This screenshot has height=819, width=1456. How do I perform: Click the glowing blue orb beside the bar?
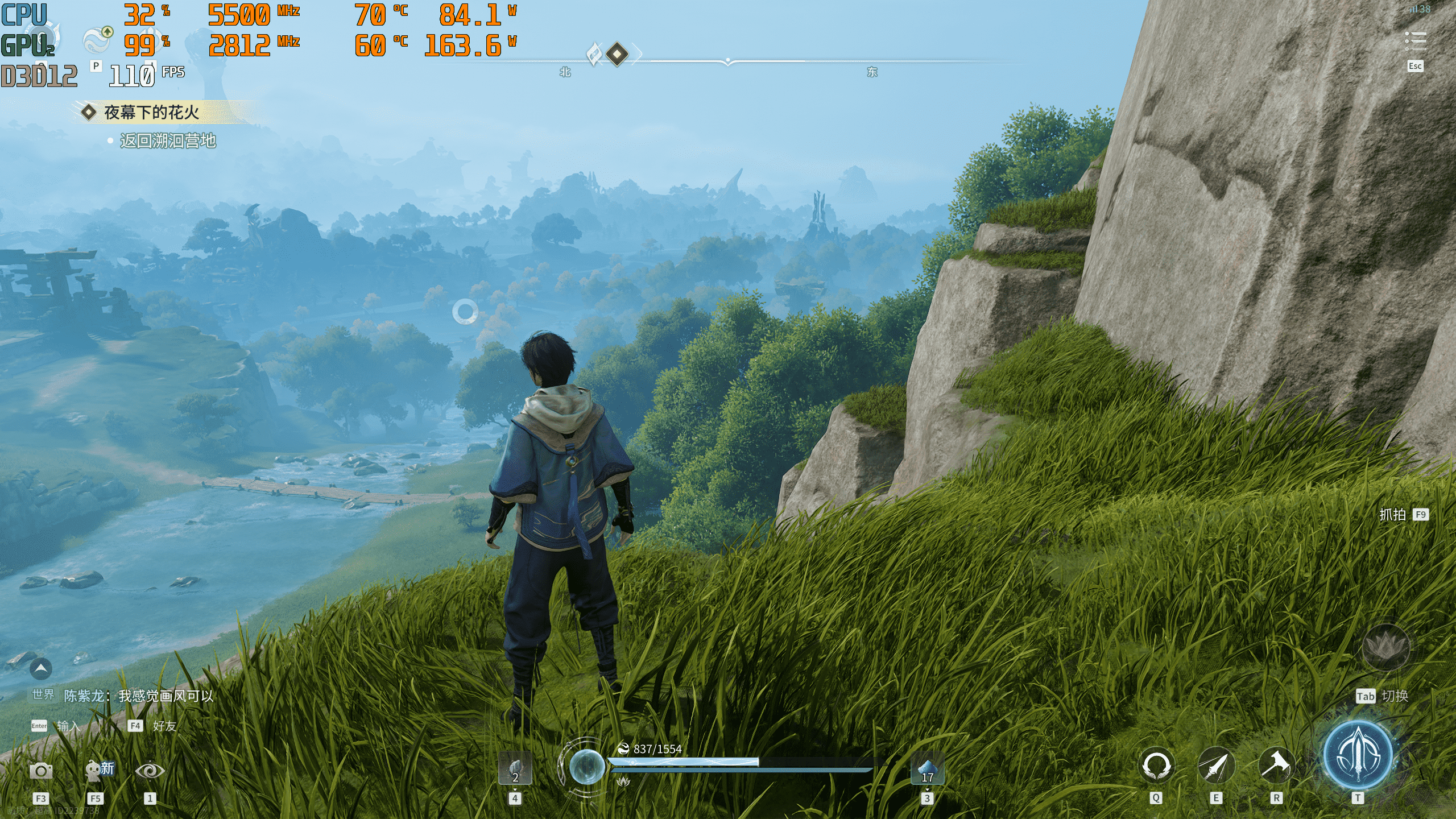pos(586,766)
